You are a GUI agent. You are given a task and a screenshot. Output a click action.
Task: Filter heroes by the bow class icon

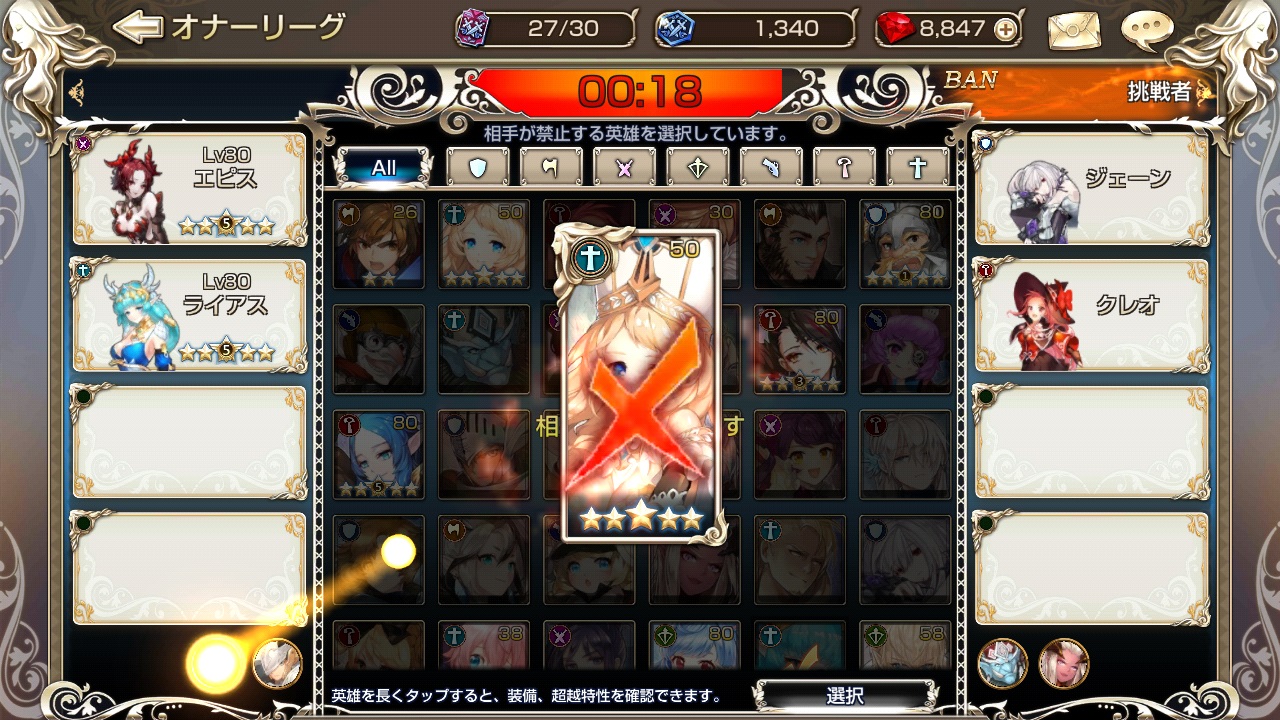pyautogui.click(x=697, y=167)
